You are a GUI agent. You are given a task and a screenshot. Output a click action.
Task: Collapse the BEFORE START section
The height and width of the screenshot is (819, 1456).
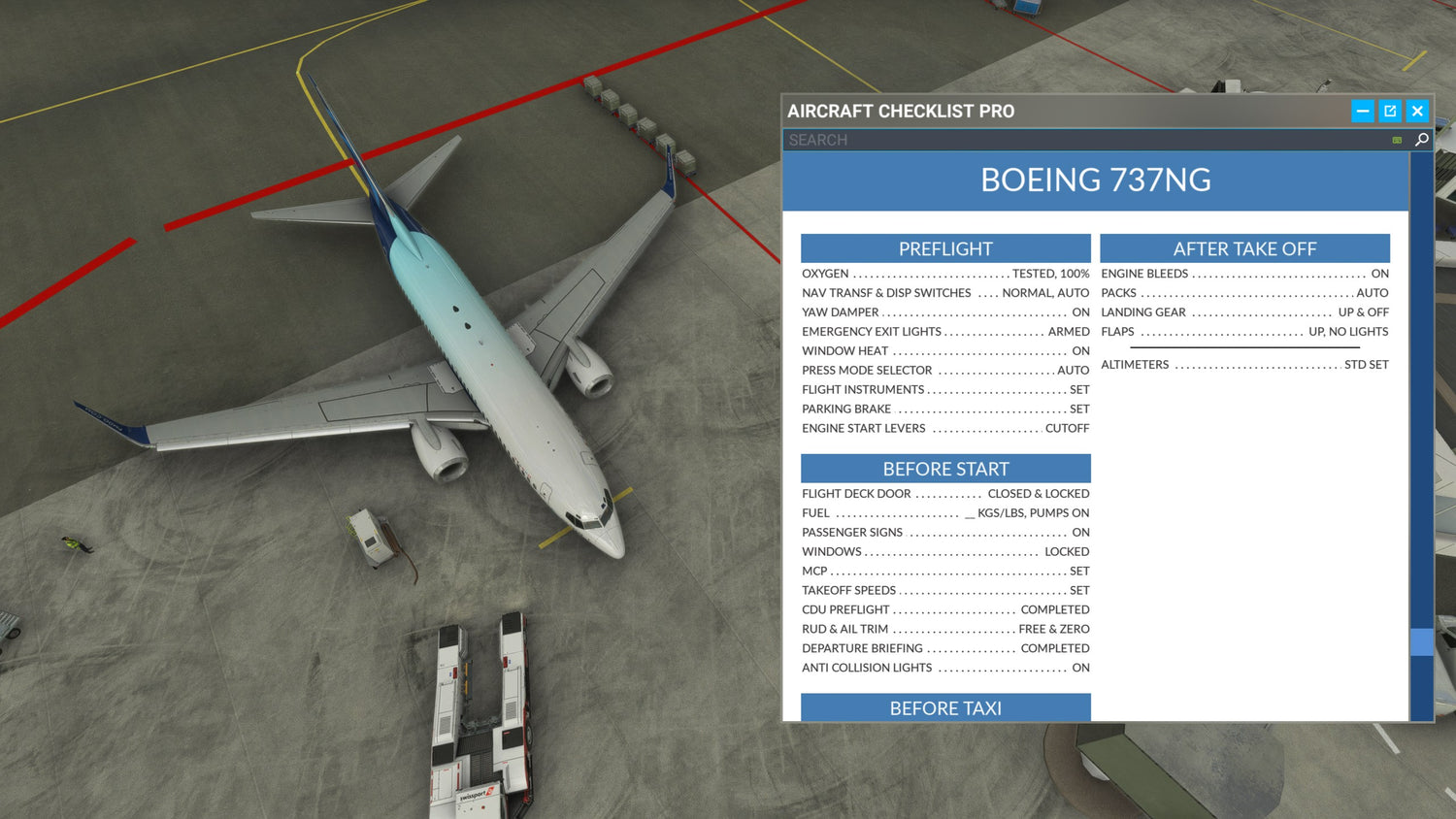944,469
